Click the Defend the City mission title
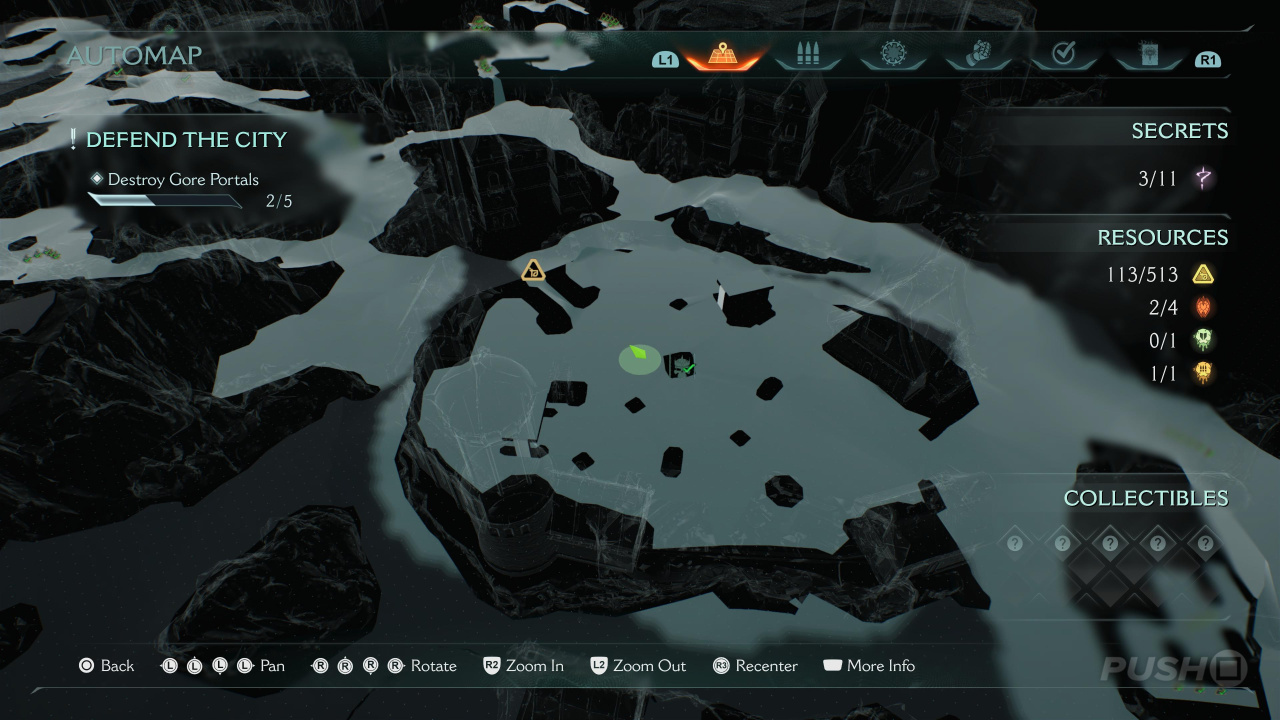1280x720 pixels. tap(186, 140)
